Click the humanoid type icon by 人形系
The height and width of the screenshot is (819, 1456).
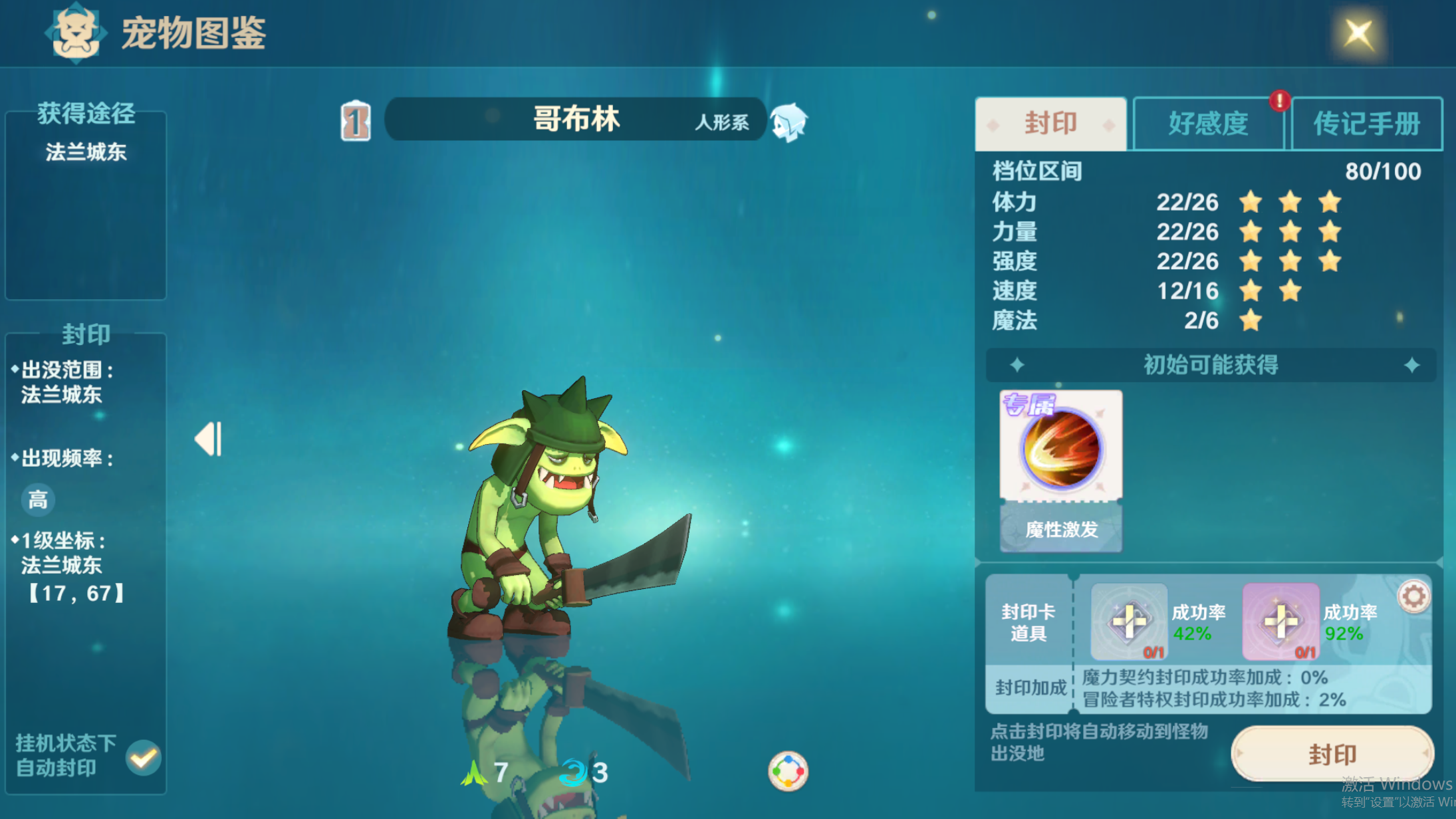(x=789, y=123)
